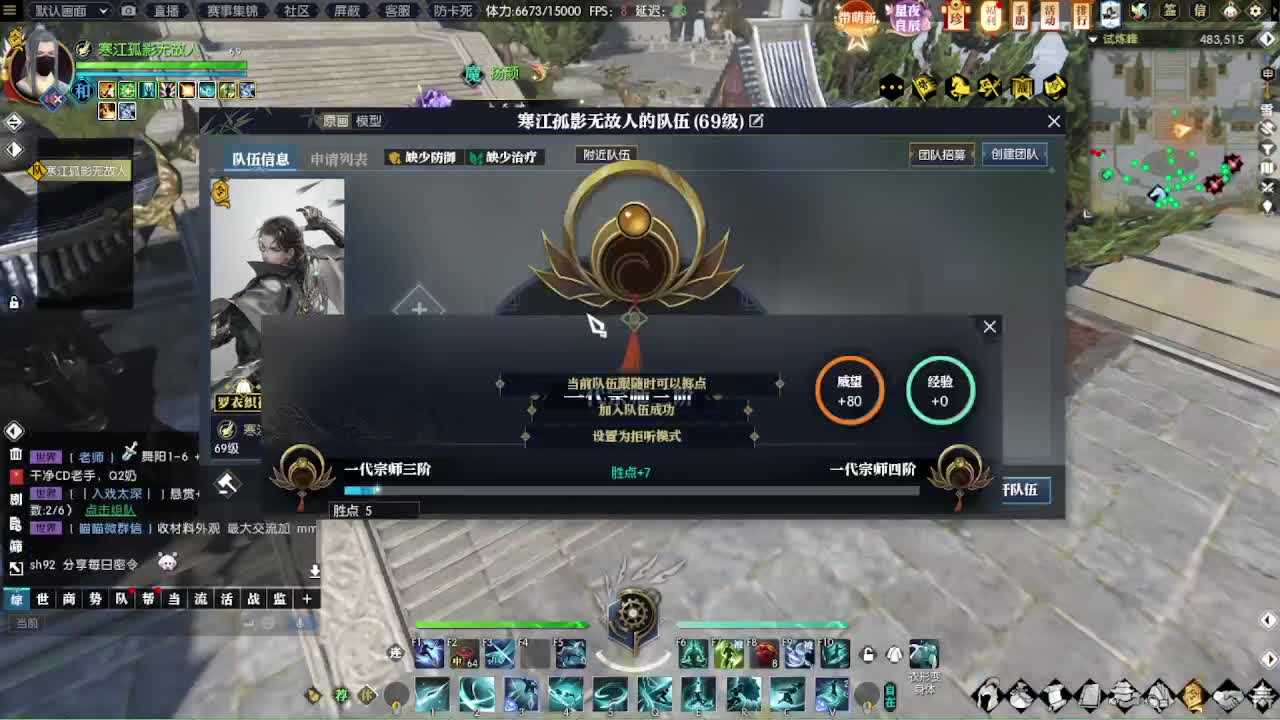The image size is (1280, 720).
Task: Click the 社区 community icon in top bar
Action: 300,11
